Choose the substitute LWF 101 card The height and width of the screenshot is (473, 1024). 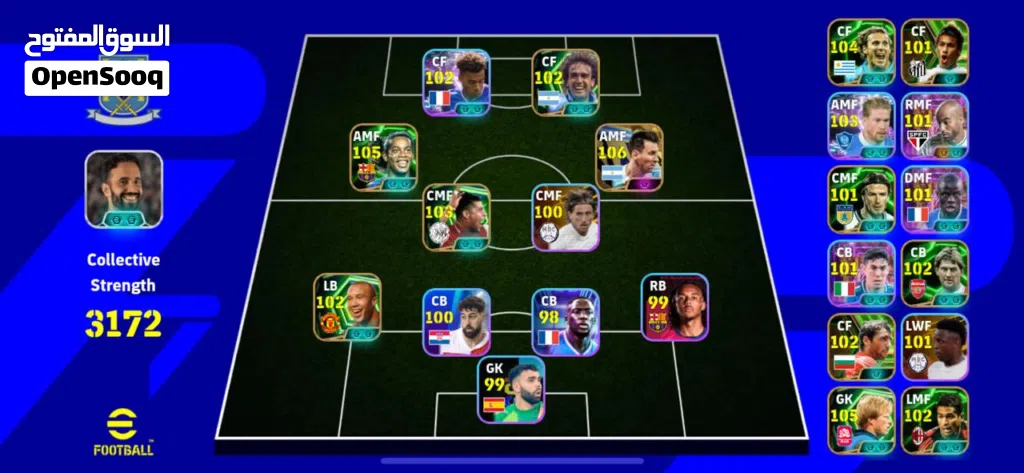(935, 347)
